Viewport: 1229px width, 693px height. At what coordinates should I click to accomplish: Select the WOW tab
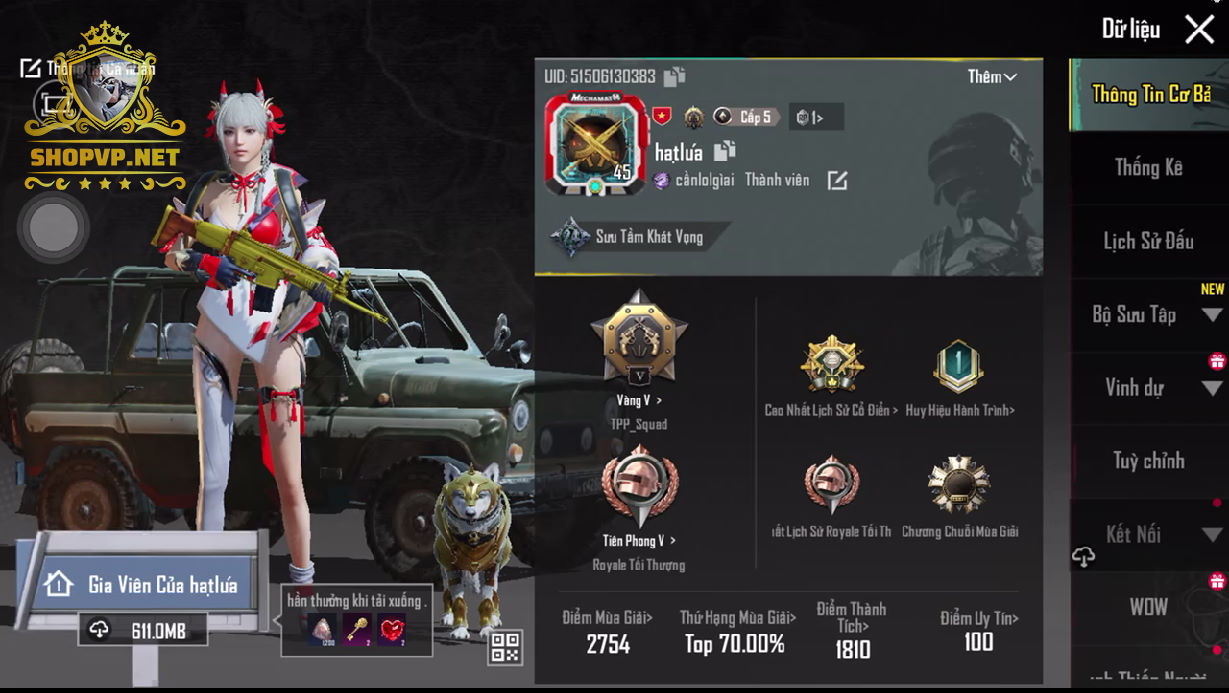pos(1148,607)
